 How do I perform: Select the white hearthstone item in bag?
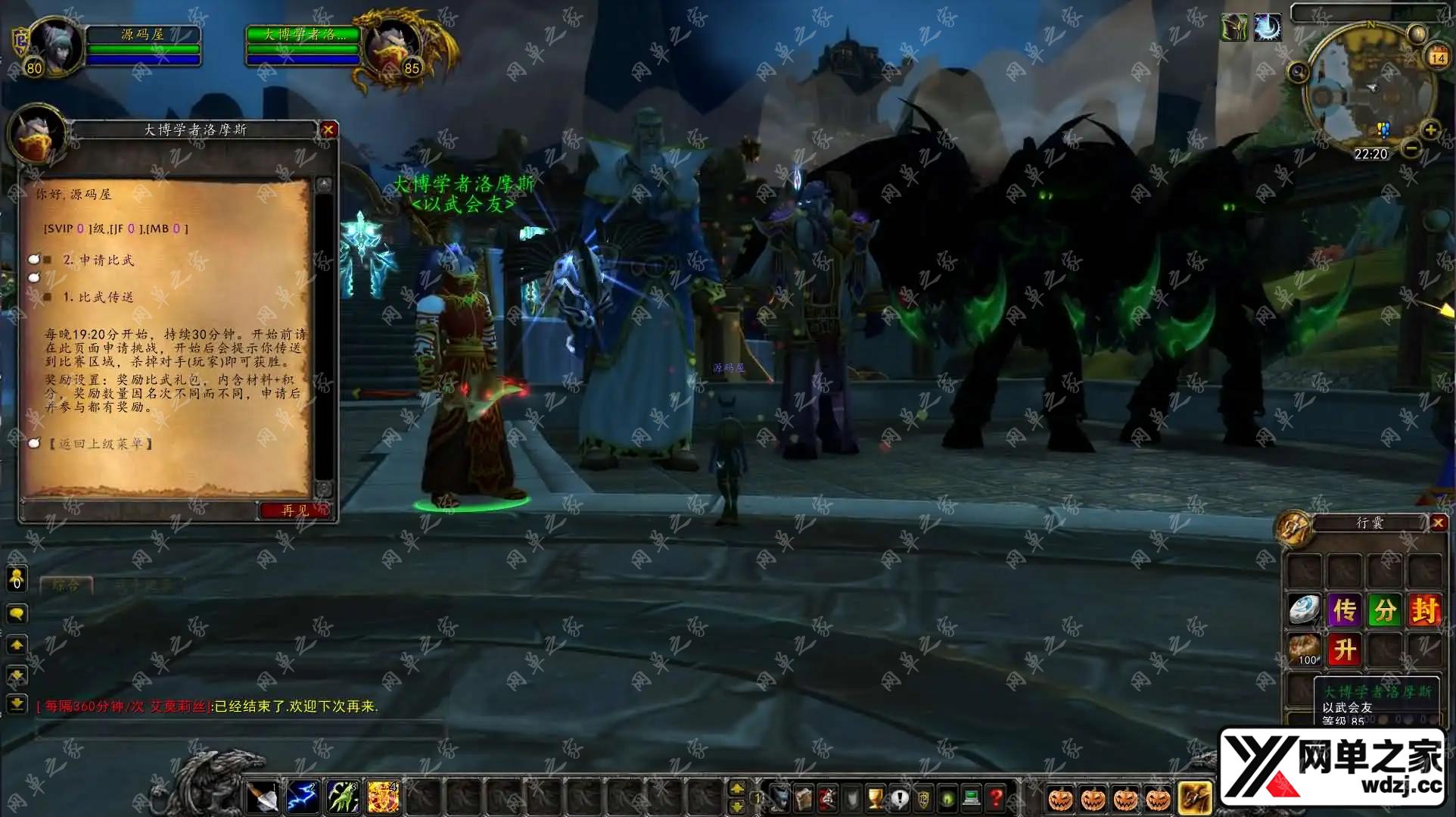click(1305, 610)
